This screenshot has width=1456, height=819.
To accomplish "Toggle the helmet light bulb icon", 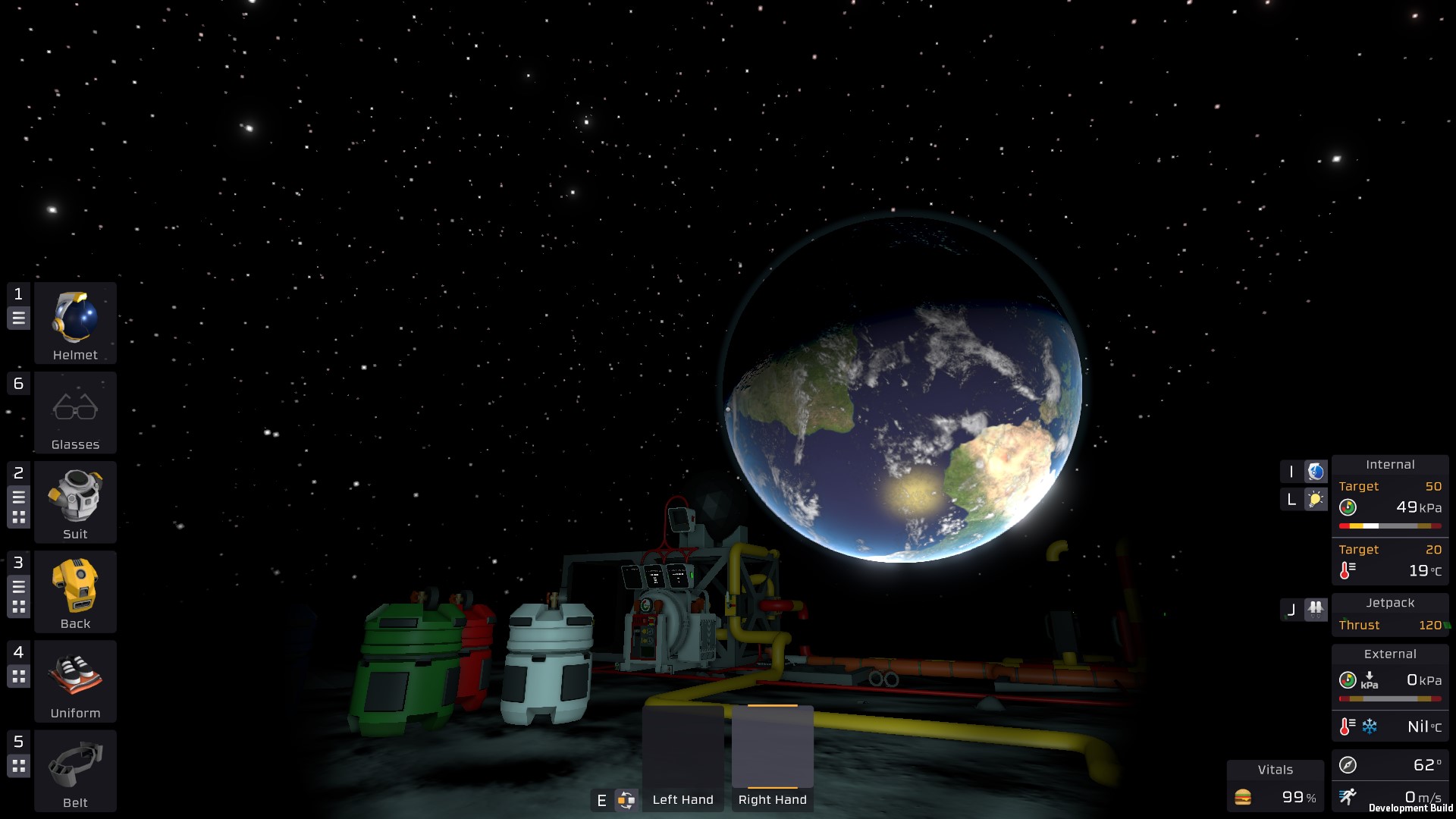I will pos(1316,499).
